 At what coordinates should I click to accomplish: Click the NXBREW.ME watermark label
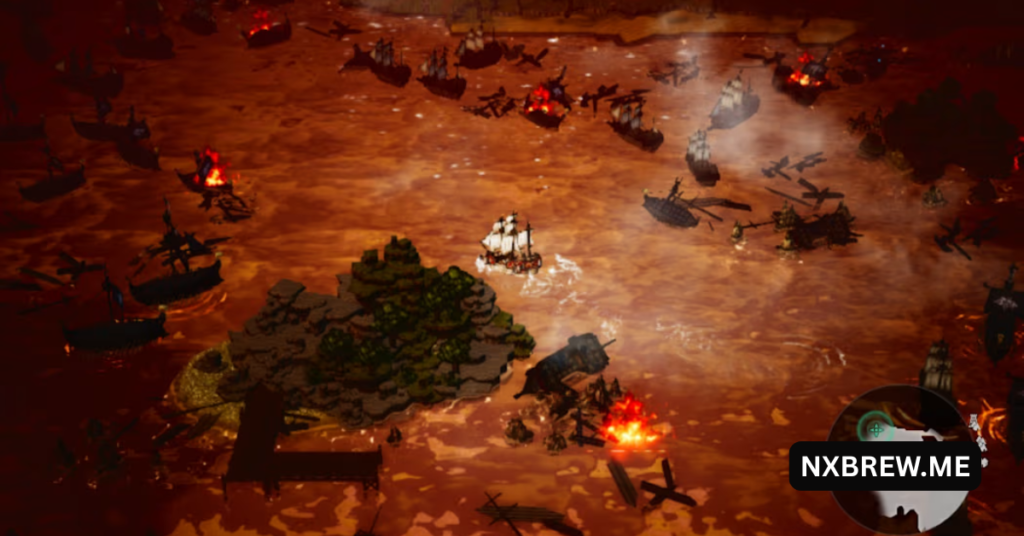(x=884, y=466)
